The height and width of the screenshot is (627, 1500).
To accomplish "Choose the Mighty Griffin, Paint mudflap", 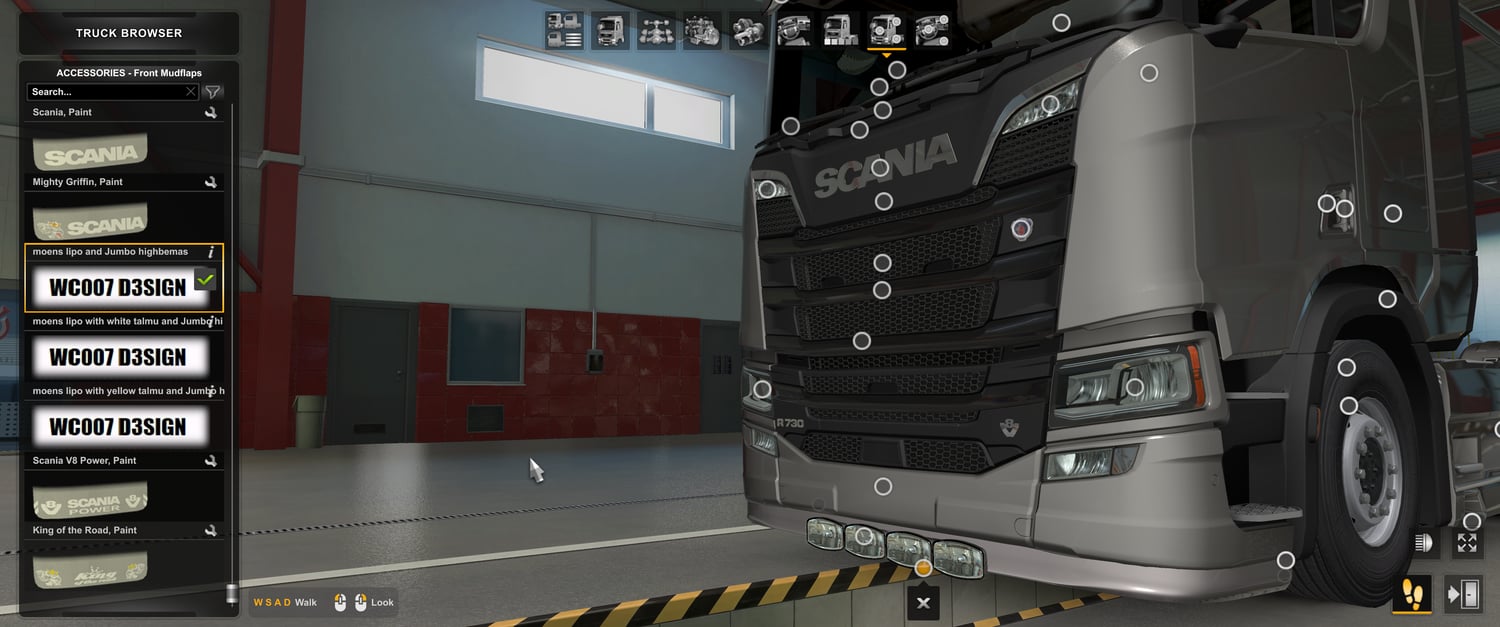I will 90,222.
